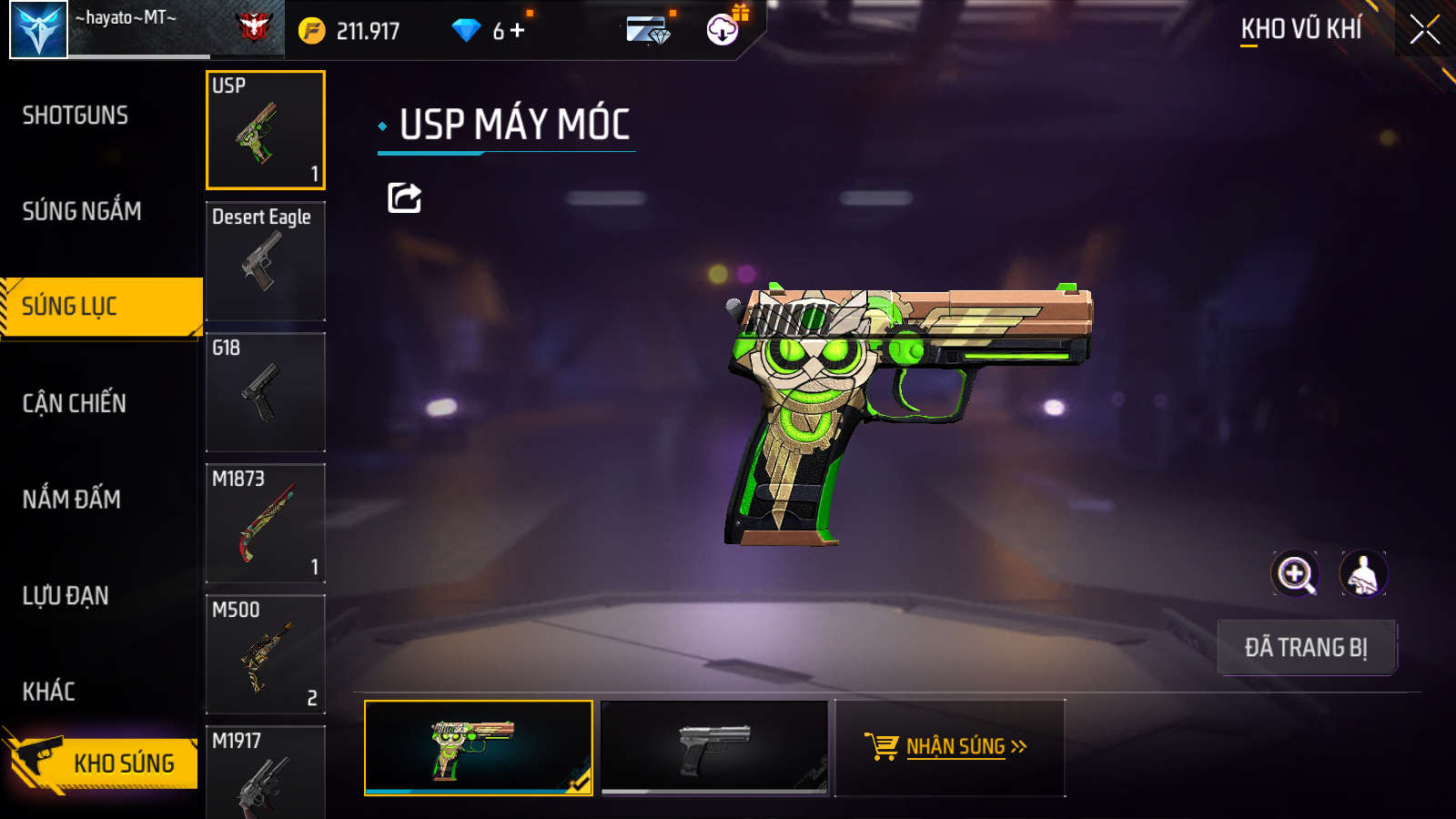
Task: Choose the Desert Eagle weapon slot
Action: [x=266, y=261]
